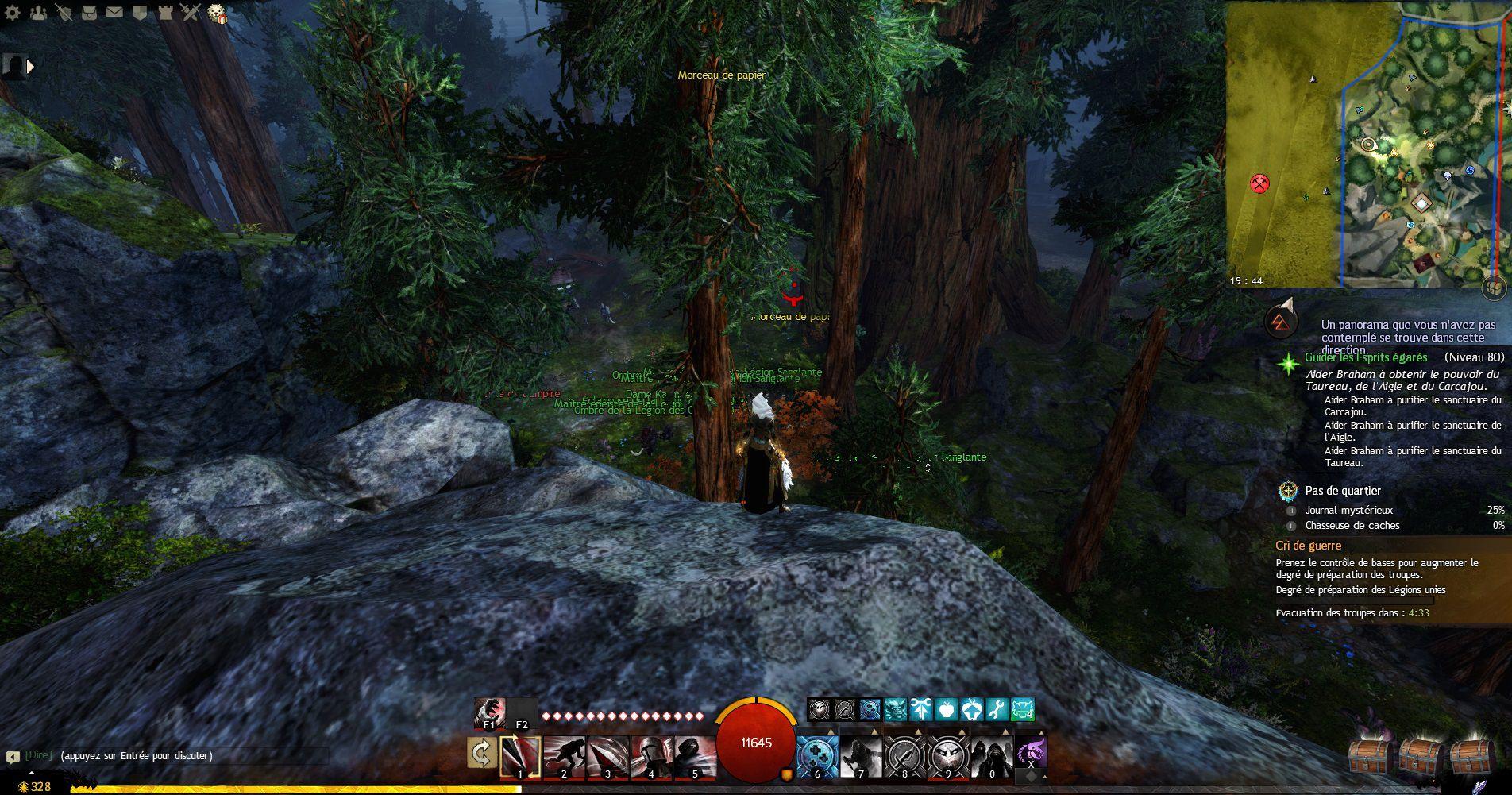Open the PvP crossed swords icon
Image resolution: width=1512 pixels, height=795 pixels.
[190, 12]
